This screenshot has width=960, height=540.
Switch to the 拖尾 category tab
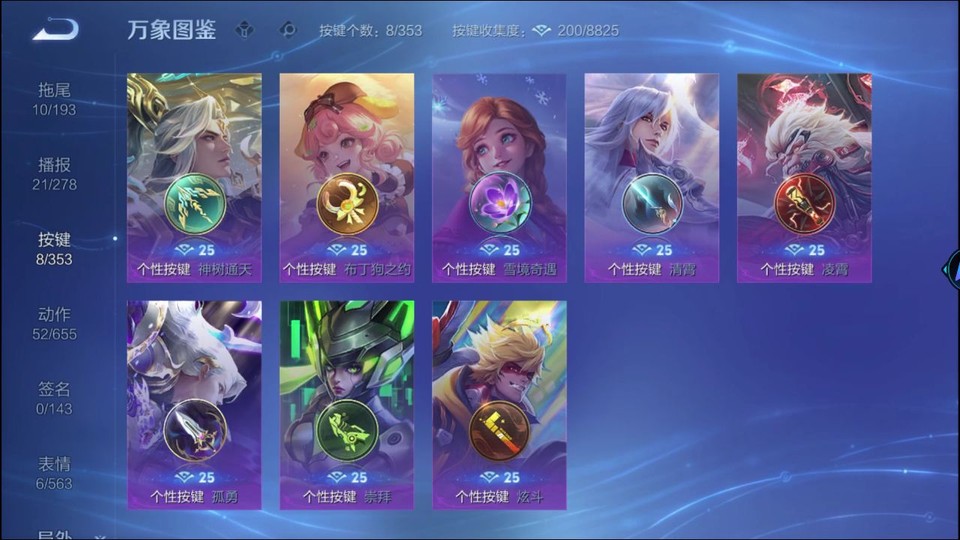point(54,98)
